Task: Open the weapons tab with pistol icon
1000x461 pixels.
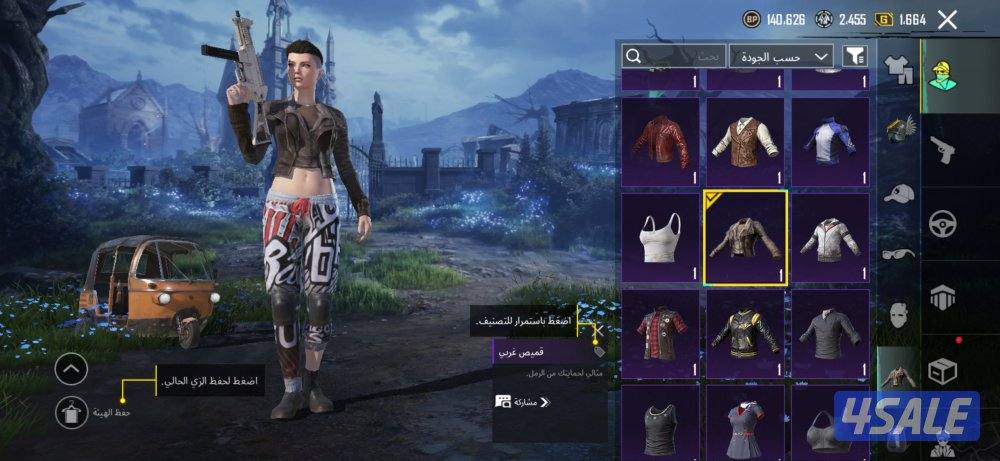Action: pyautogui.click(x=940, y=150)
